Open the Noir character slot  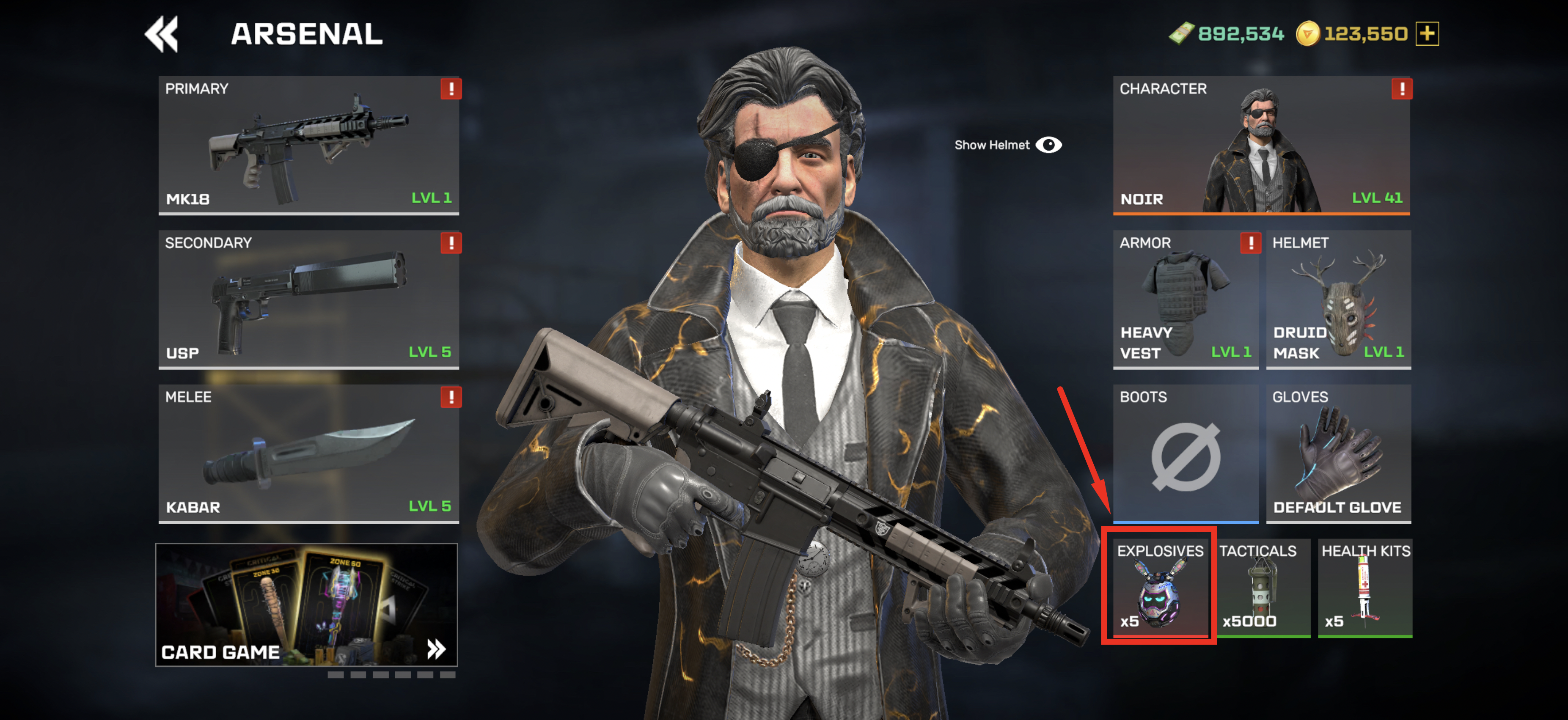point(1260,145)
